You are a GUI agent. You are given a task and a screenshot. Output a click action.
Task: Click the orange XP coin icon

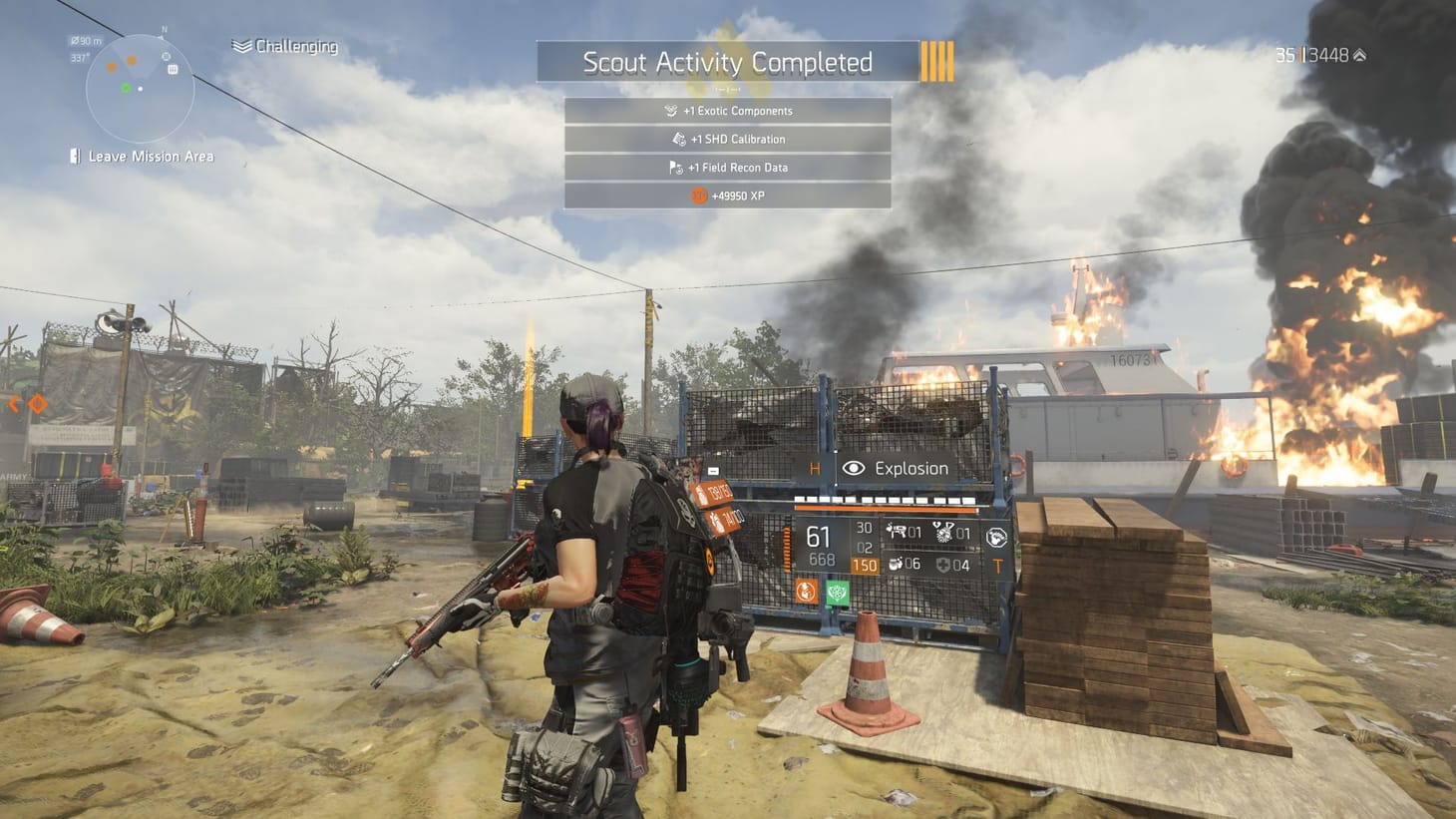click(699, 196)
